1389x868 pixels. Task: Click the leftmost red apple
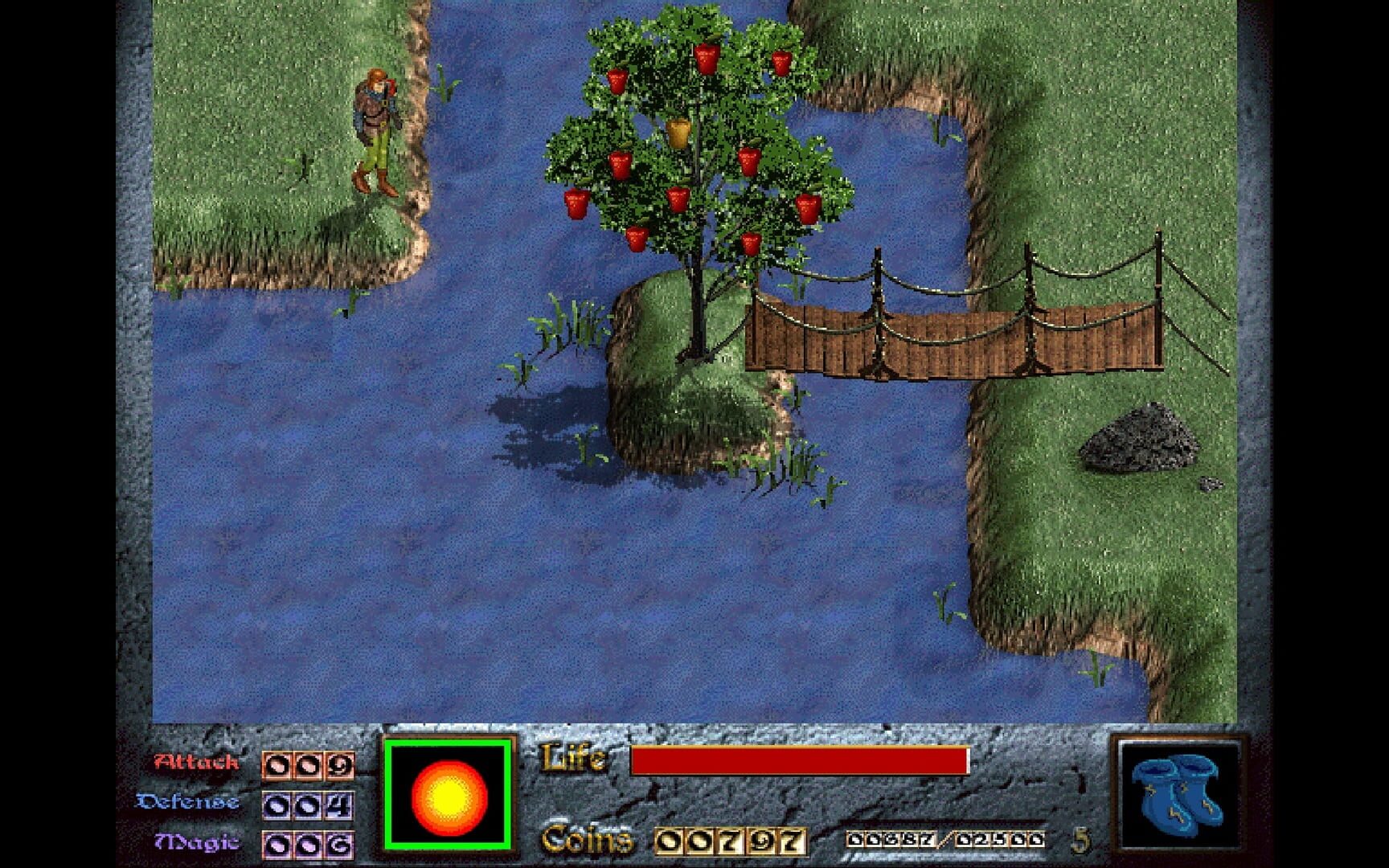point(577,203)
